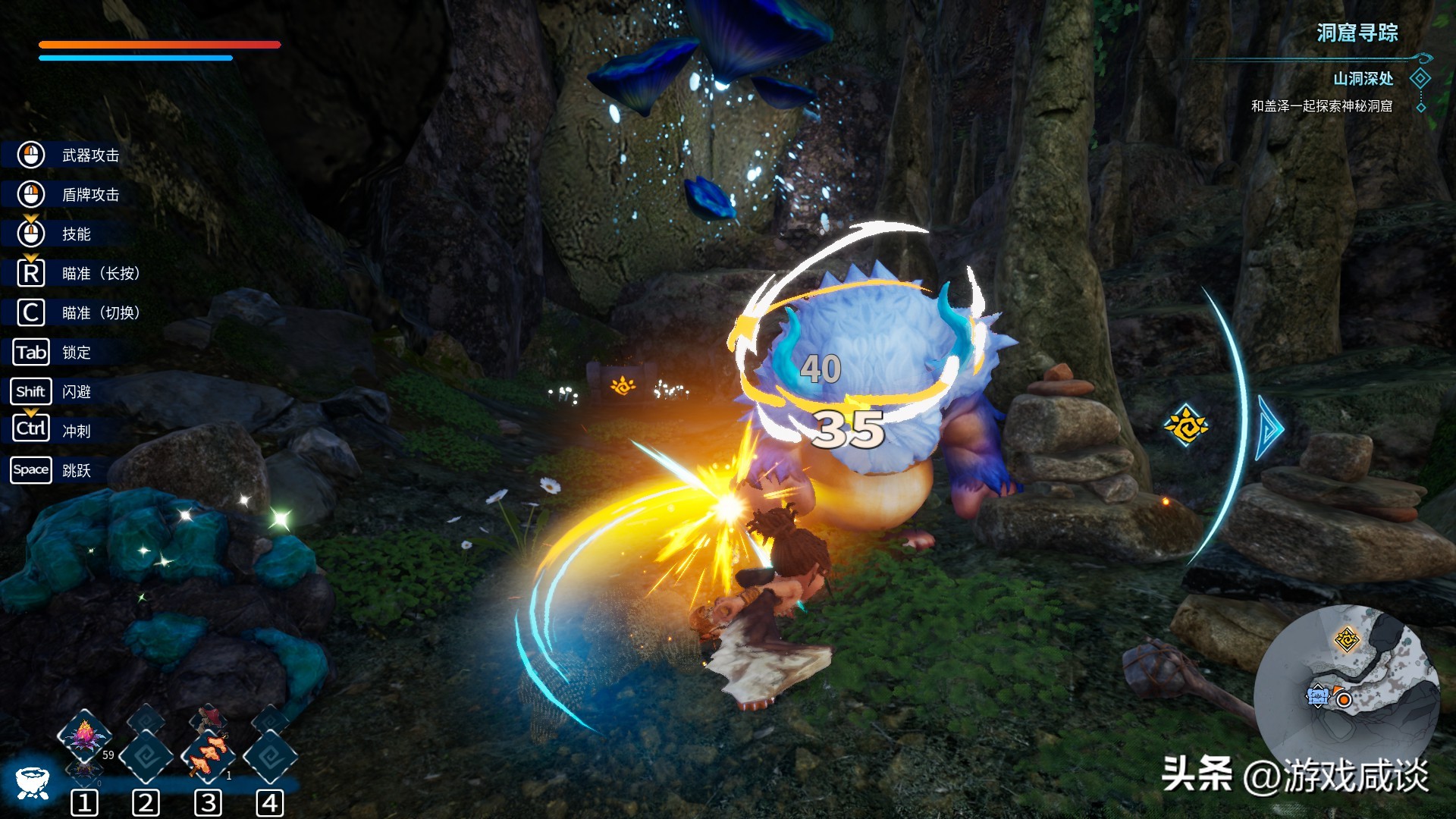Viewport: 1456px width, 819px height.
Task: Open the 洞窟寻踪 quest tracker title
Action: 1357,33
